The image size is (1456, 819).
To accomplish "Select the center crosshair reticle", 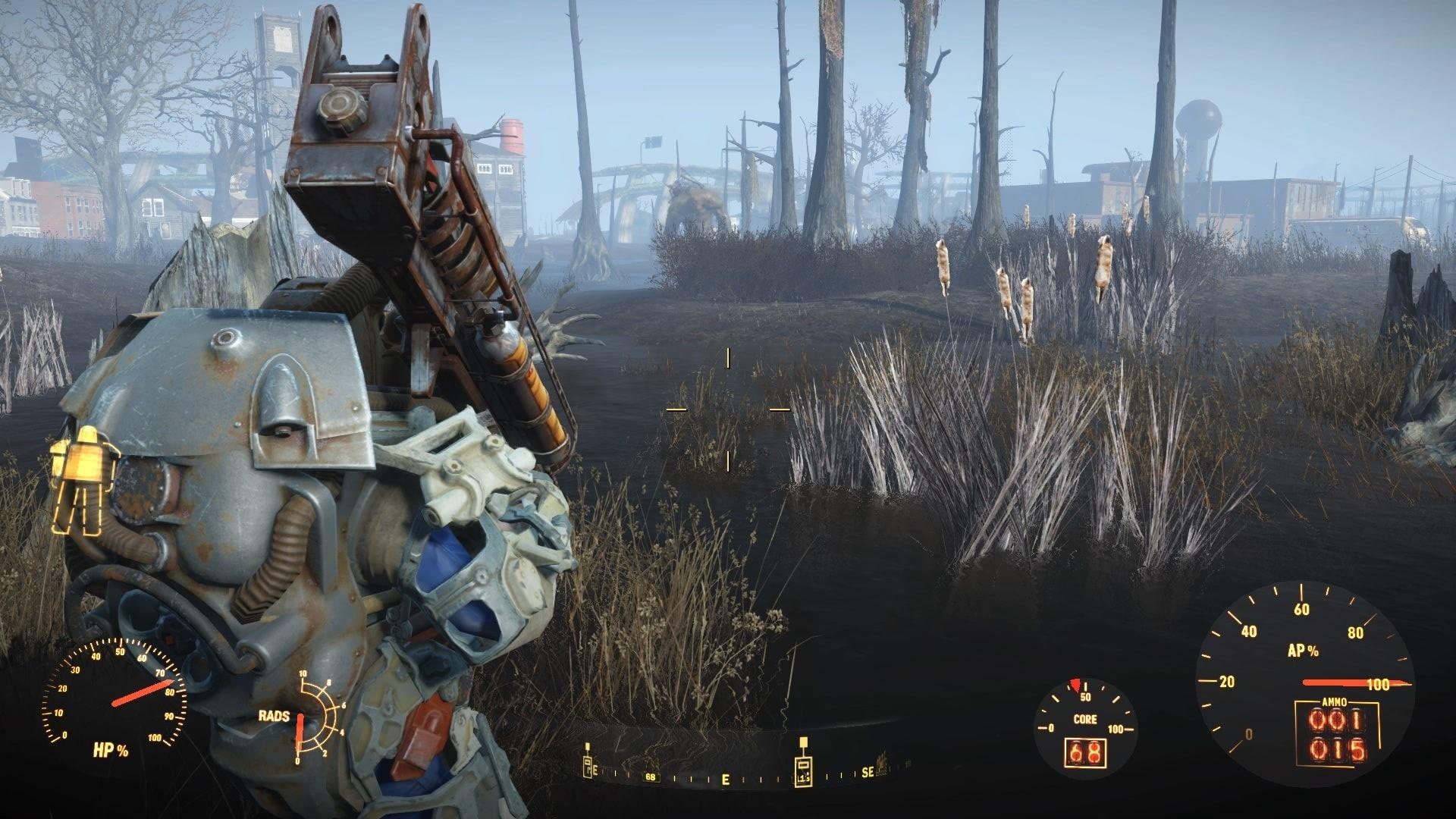I will (729, 409).
